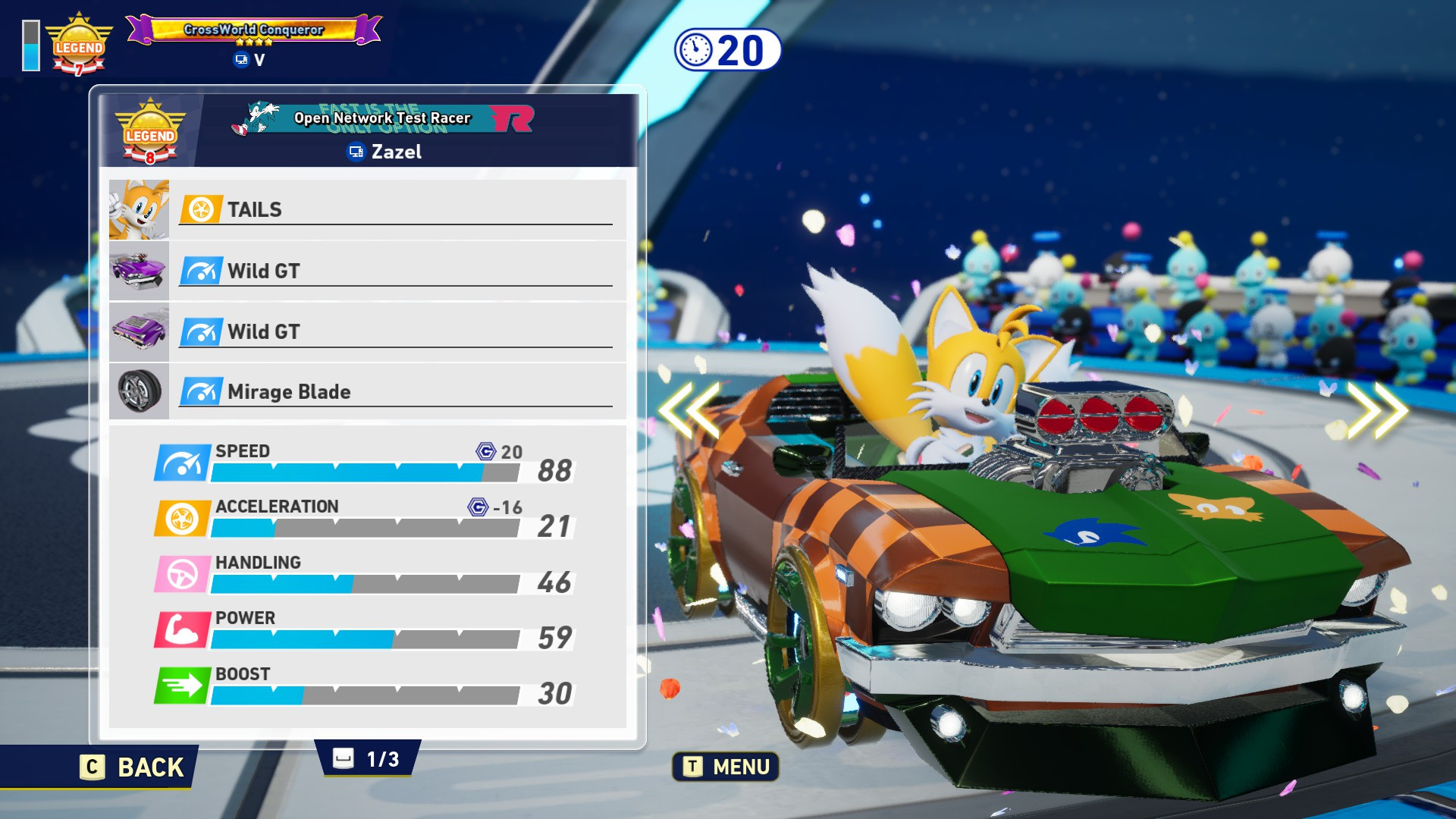Select the Open Network Test Racer title banner
Image resolution: width=1456 pixels, height=819 pixels.
(383, 118)
